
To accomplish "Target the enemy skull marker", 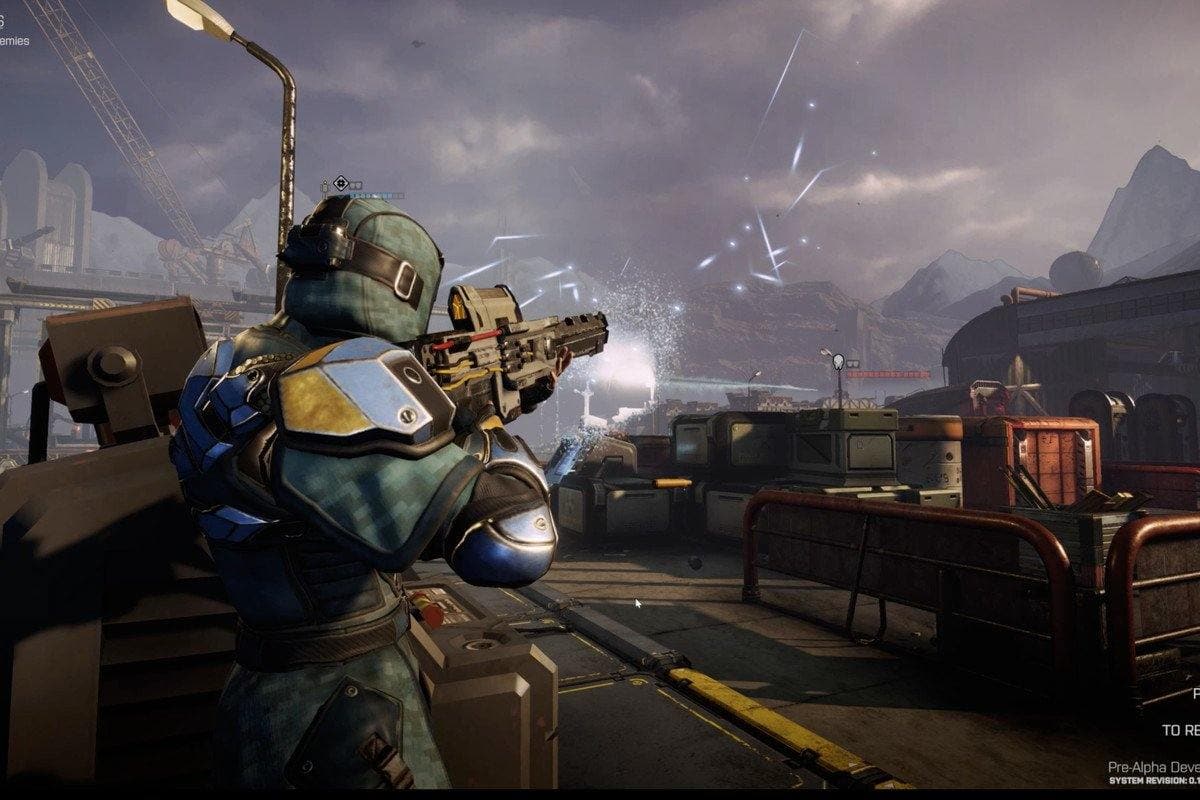I will 839,362.
